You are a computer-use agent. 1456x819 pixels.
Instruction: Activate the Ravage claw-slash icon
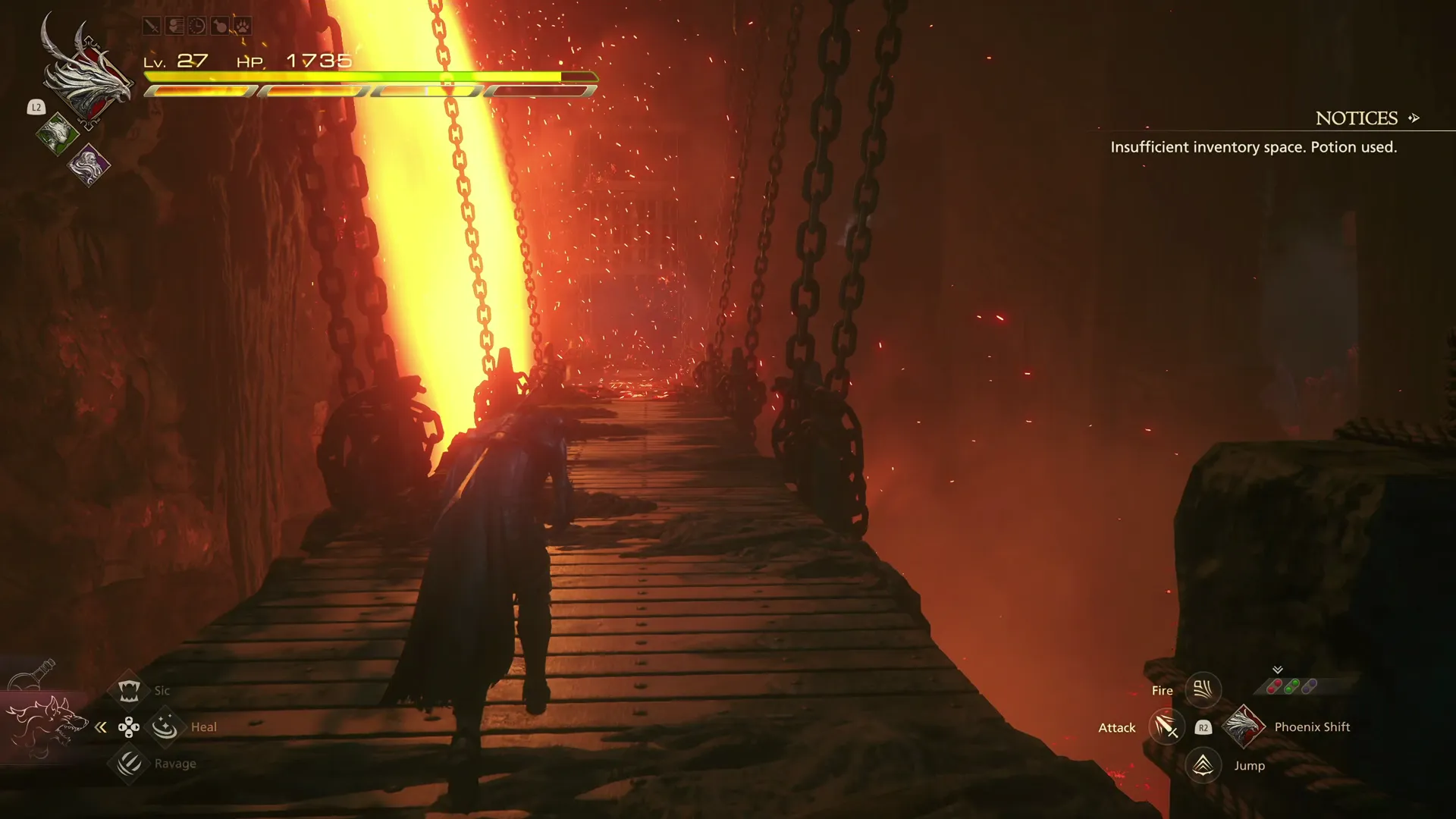click(129, 764)
